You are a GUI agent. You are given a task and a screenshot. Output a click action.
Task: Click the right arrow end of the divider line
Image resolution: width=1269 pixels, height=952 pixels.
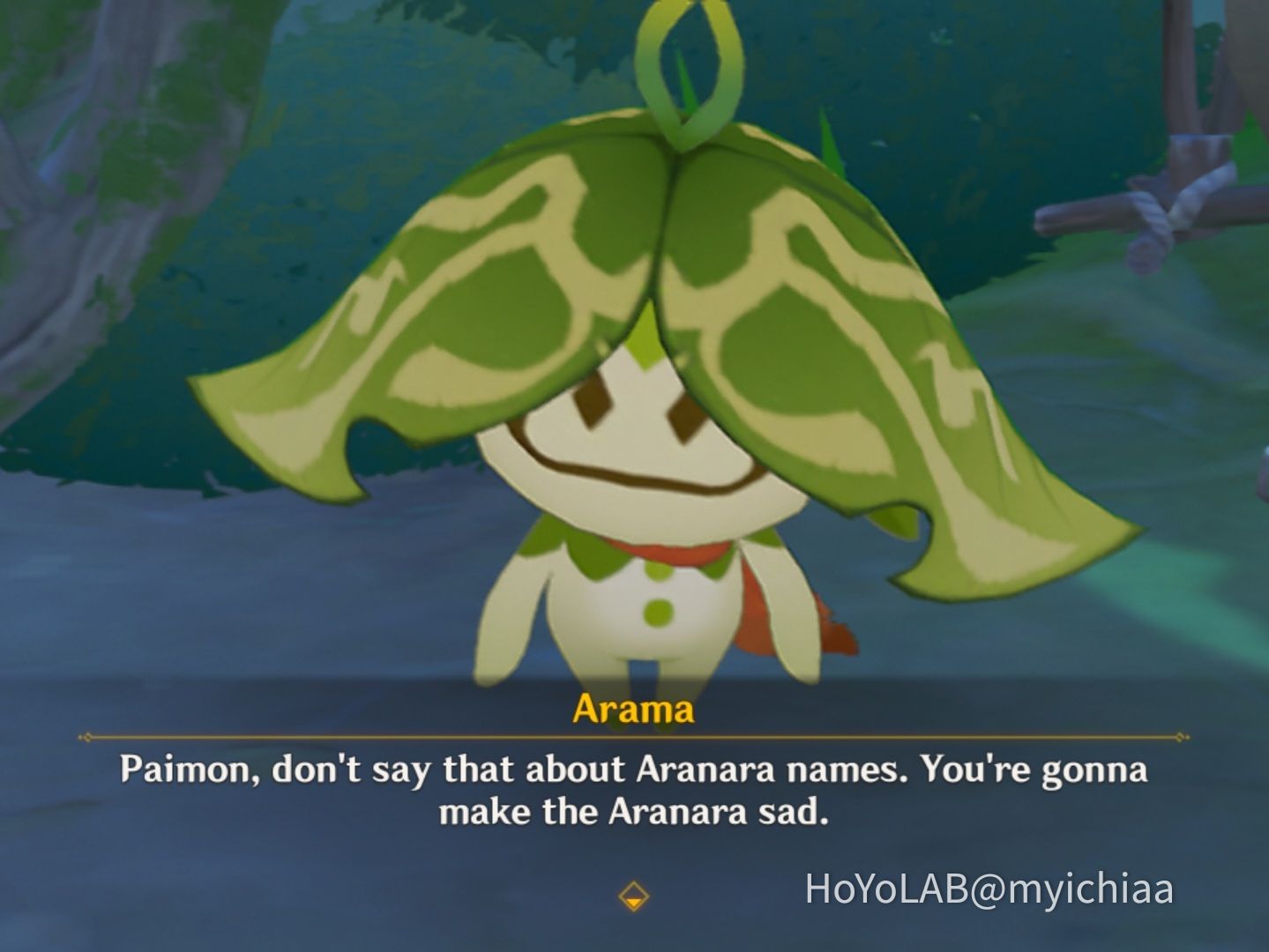click(x=1180, y=739)
